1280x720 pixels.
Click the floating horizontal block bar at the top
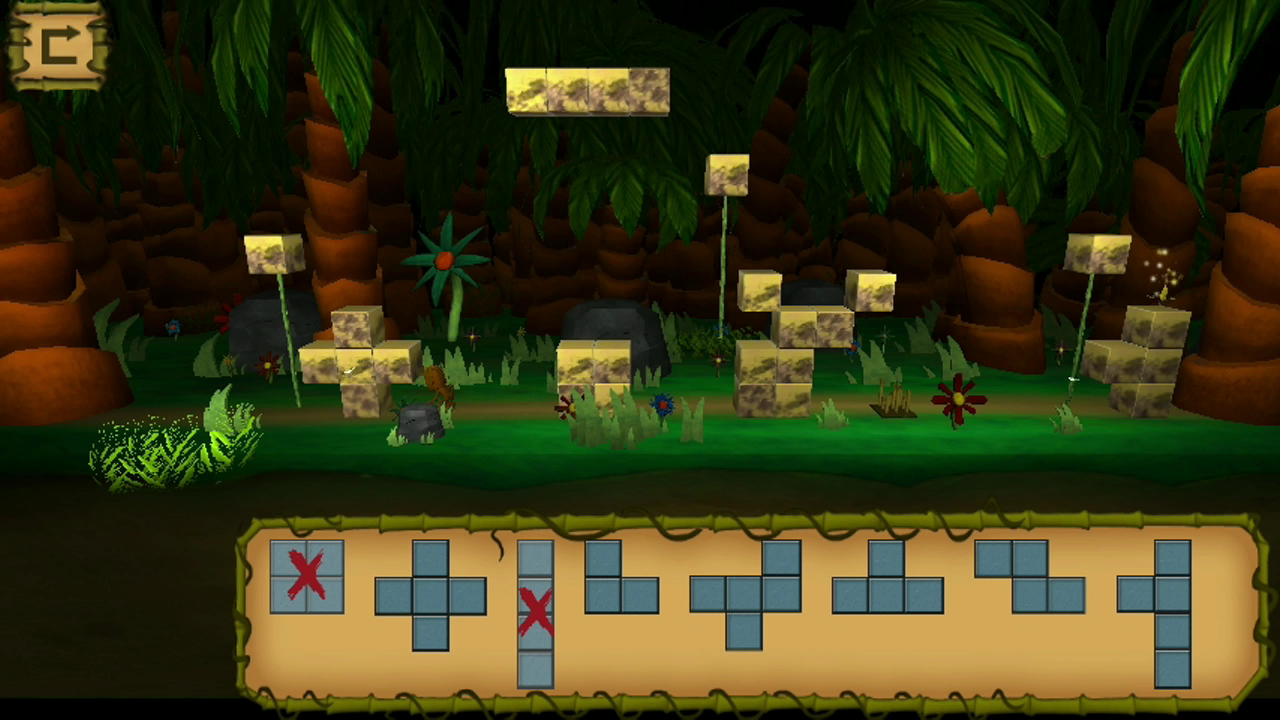pos(588,90)
